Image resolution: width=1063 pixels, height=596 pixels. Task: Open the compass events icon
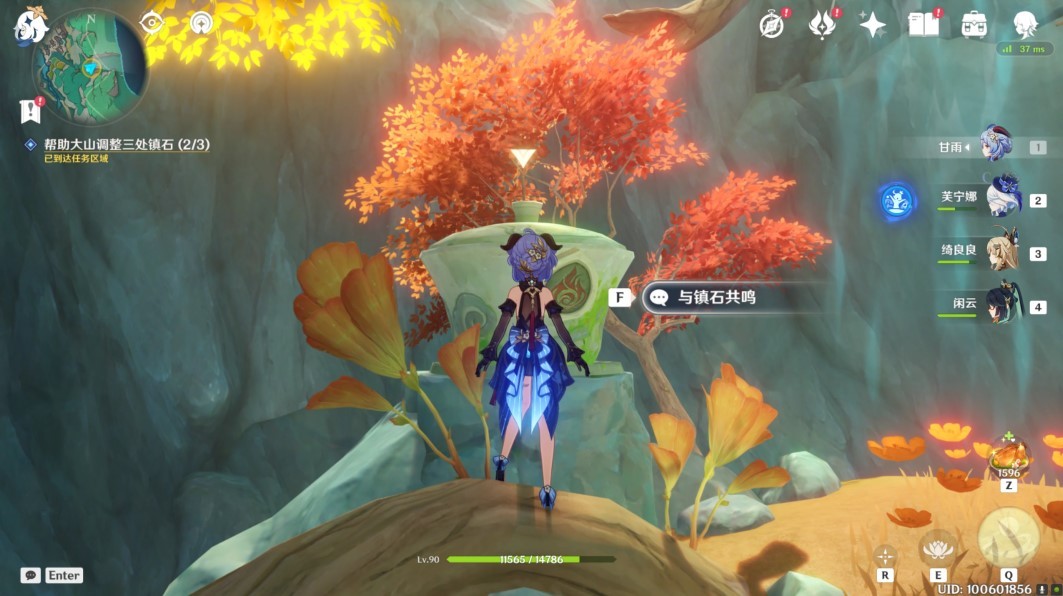point(771,25)
